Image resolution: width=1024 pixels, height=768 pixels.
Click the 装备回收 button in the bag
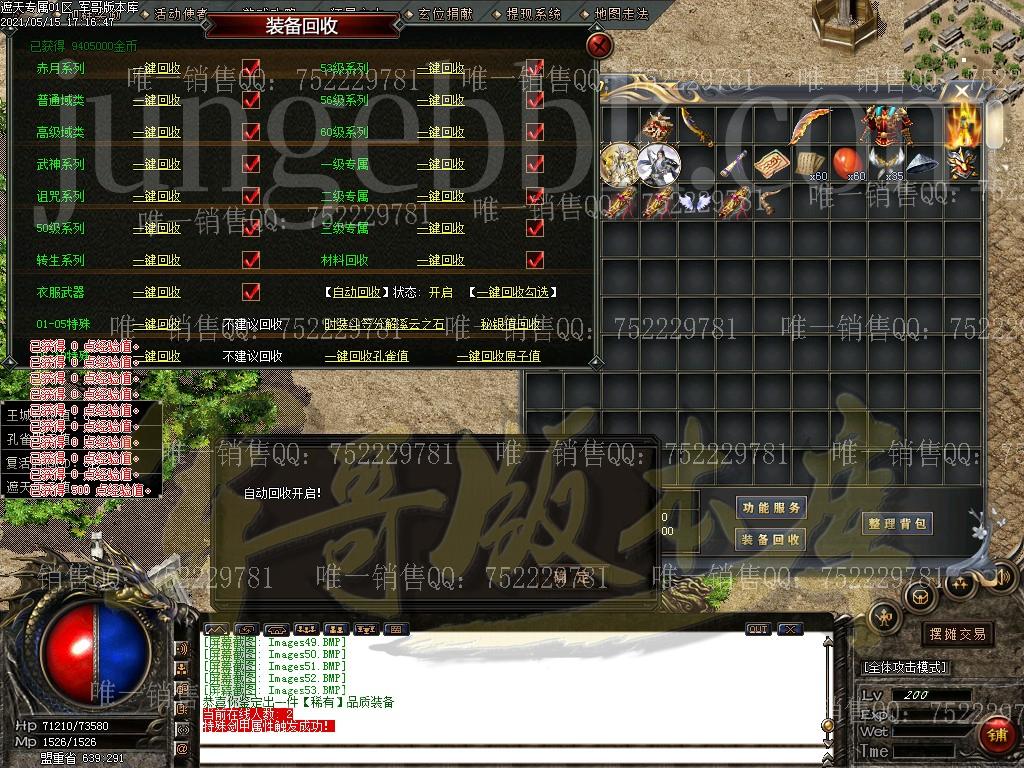point(771,540)
